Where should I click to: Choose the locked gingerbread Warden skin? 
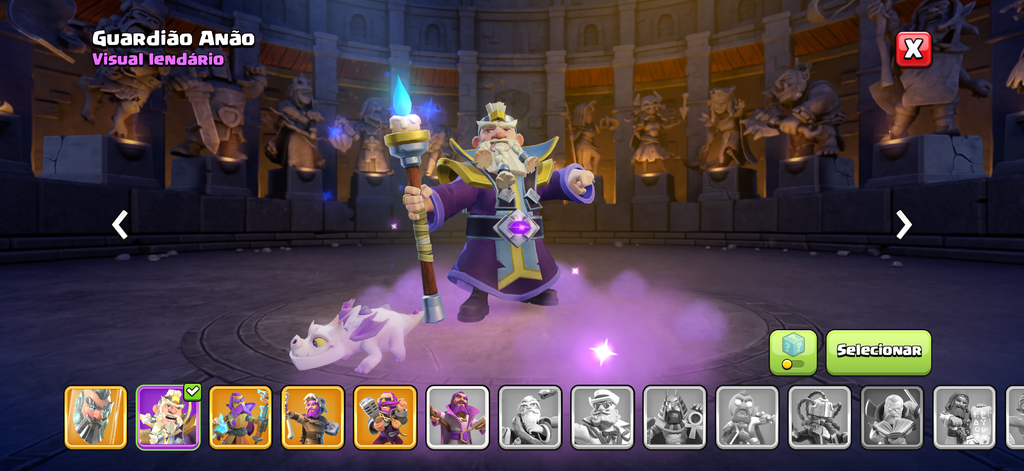(x=747, y=417)
